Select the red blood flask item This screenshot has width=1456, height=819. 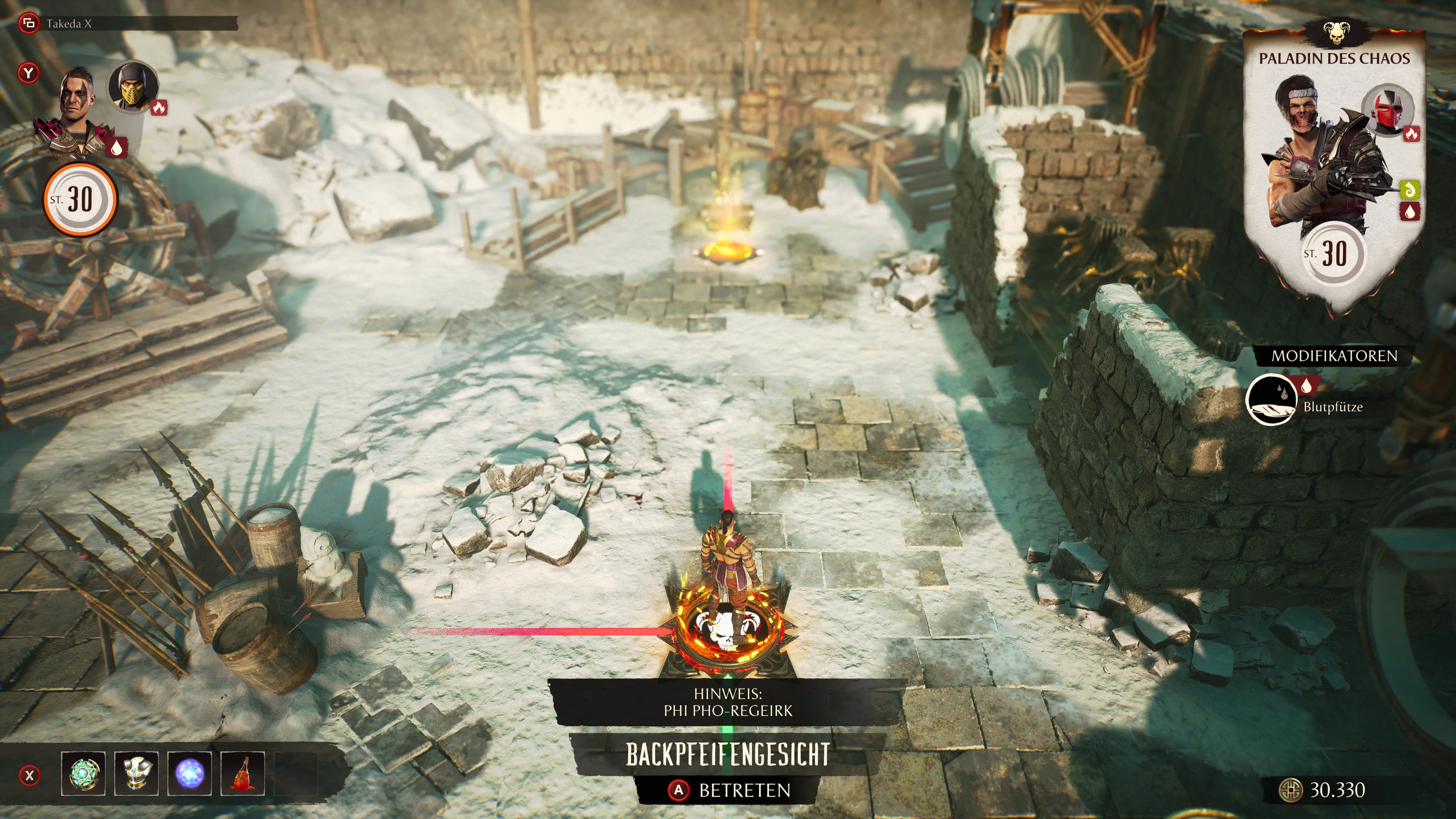point(243,773)
